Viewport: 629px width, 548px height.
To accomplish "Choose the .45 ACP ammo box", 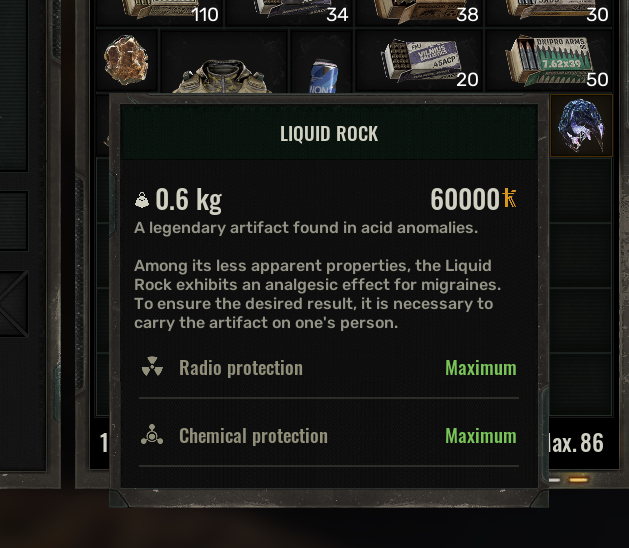I will click(418, 60).
